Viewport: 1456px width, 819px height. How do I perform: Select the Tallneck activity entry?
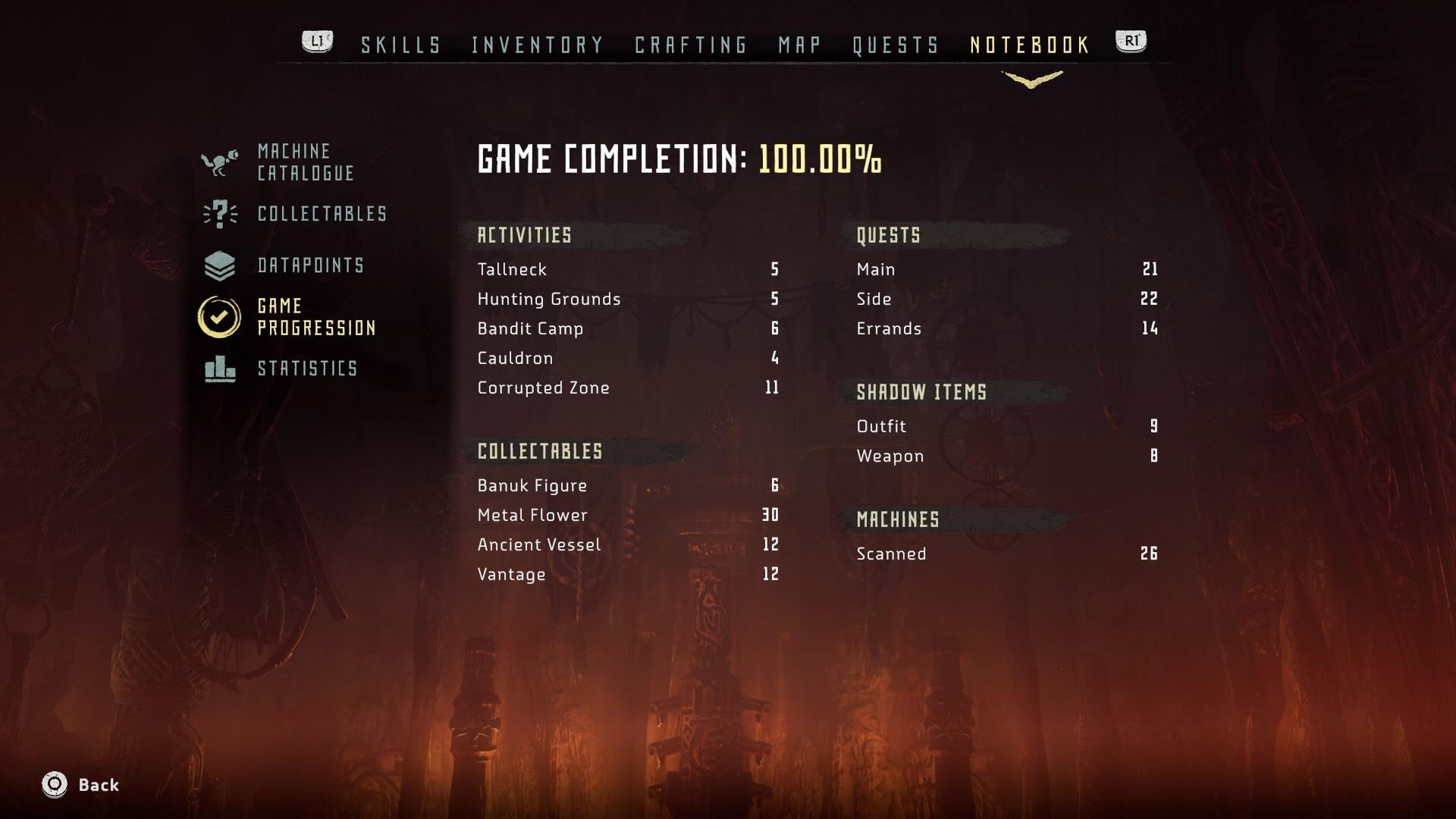point(510,269)
